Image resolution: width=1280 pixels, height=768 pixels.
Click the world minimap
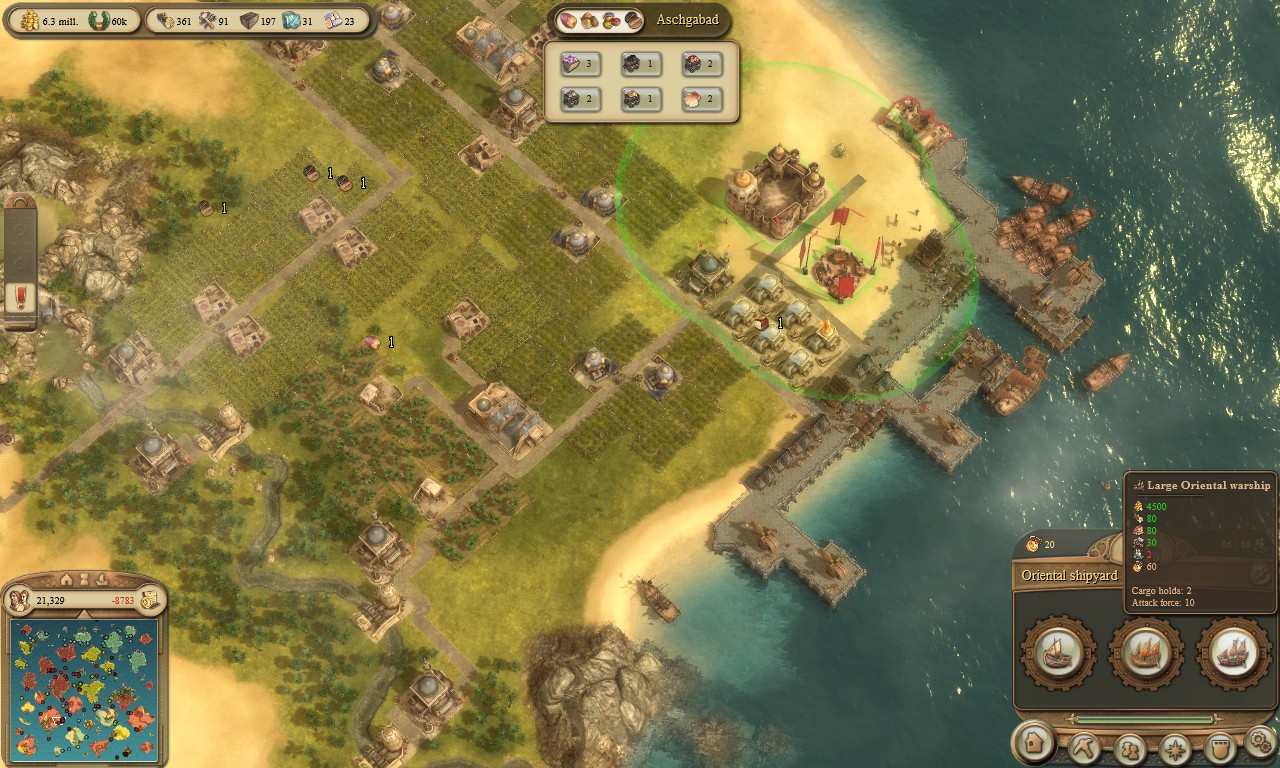pyautogui.click(x=84, y=690)
